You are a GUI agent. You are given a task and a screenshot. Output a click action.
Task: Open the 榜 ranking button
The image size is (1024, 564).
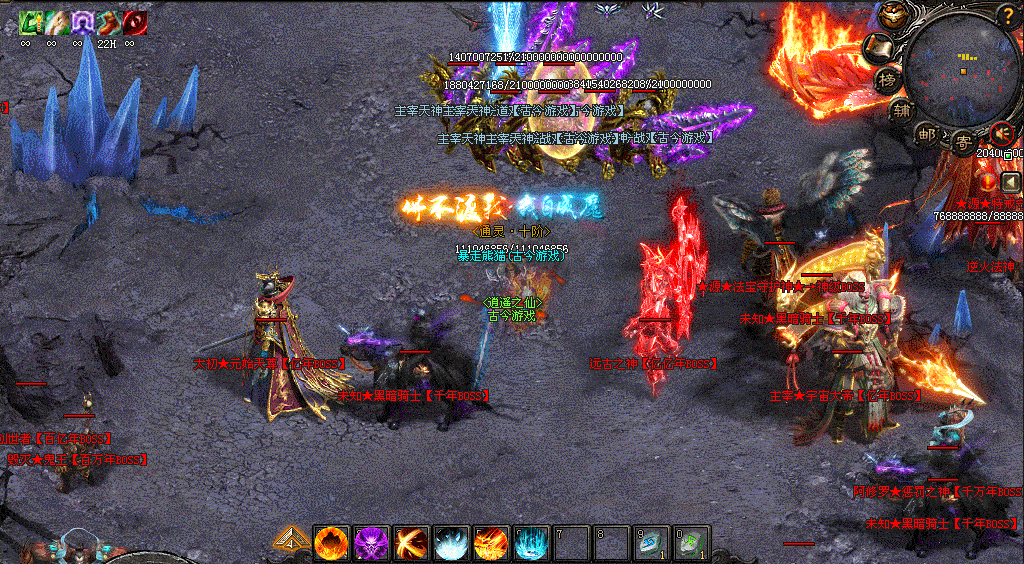click(x=887, y=80)
